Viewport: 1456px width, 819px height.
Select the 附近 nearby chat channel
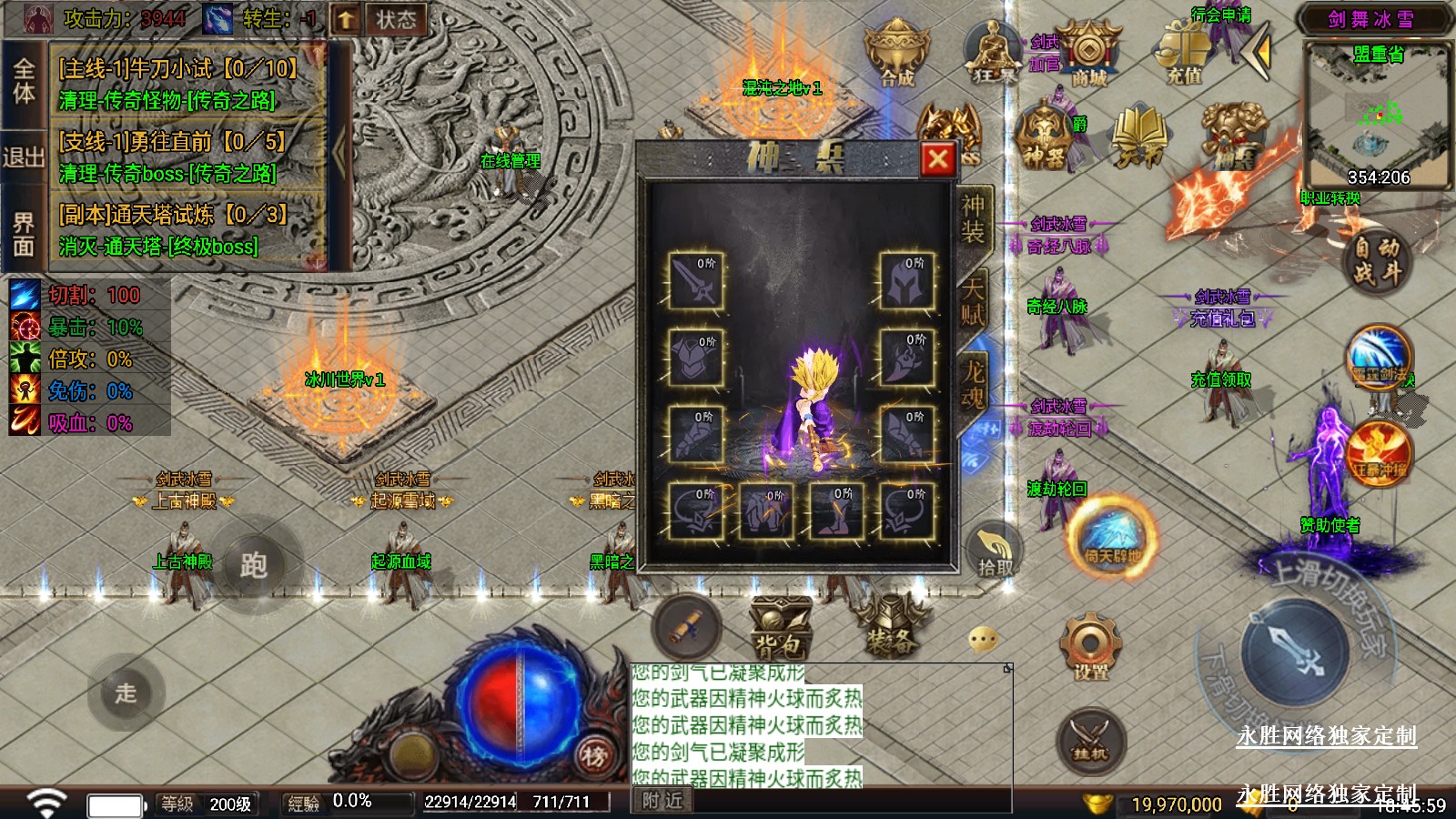click(x=662, y=801)
